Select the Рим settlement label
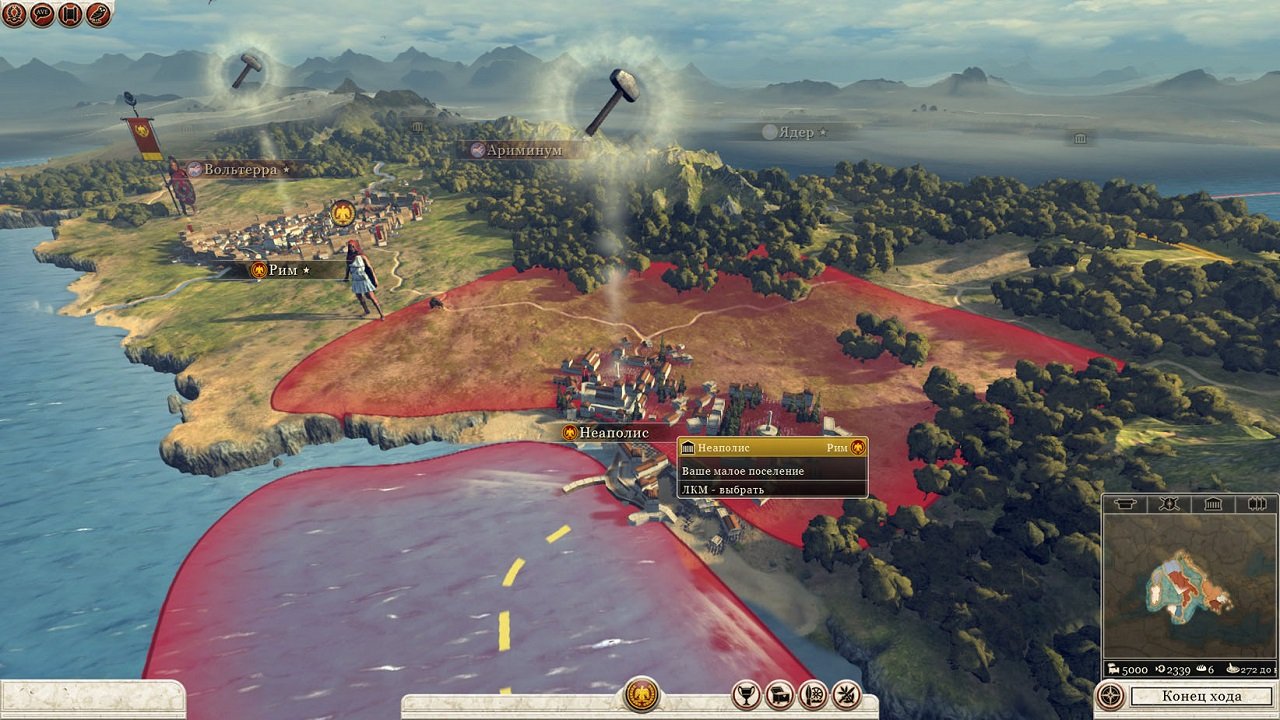Viewport: 1280px width, 720px height. [x=282, y=269]
